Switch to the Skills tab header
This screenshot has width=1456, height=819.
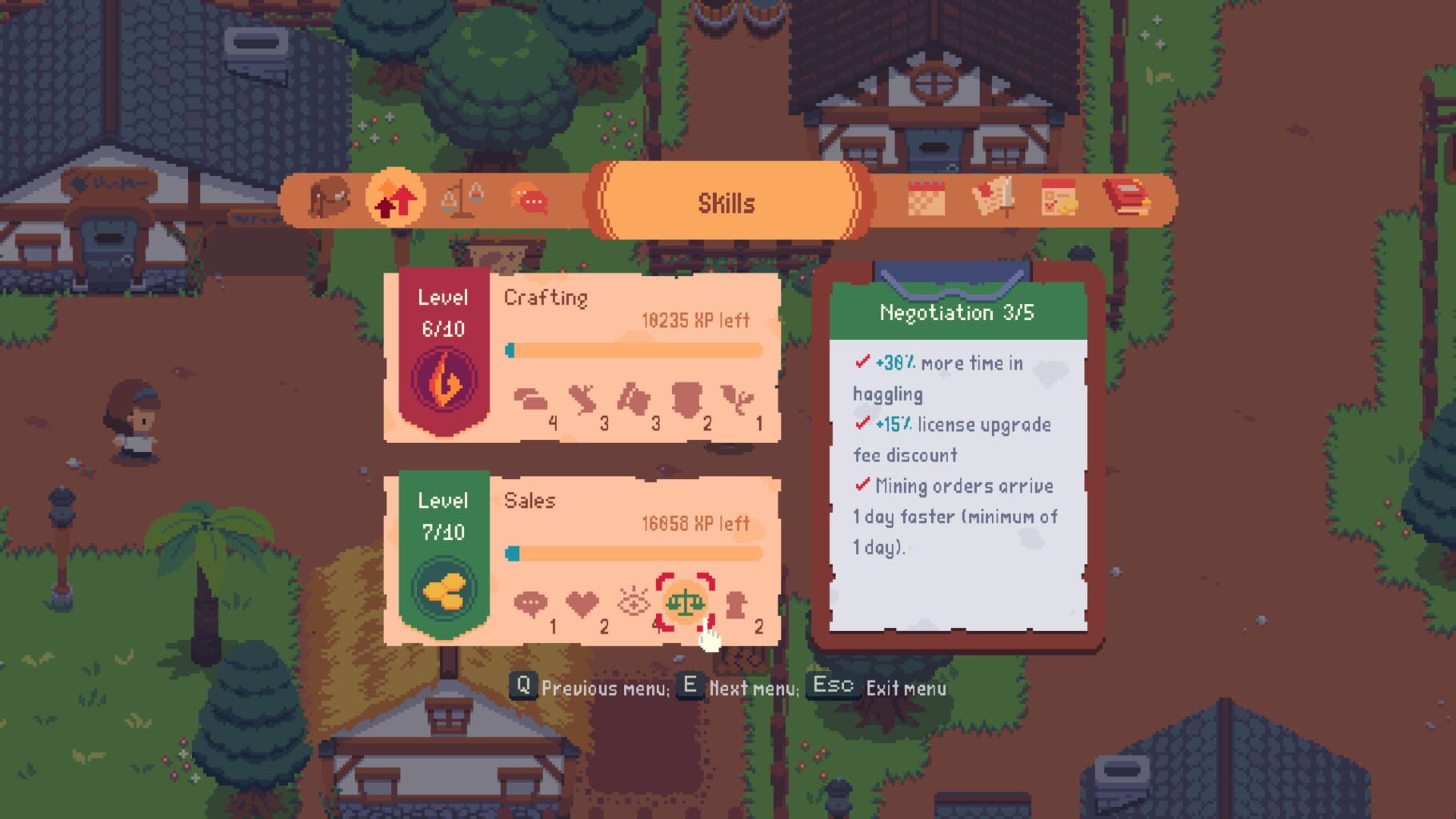[726, 202]
